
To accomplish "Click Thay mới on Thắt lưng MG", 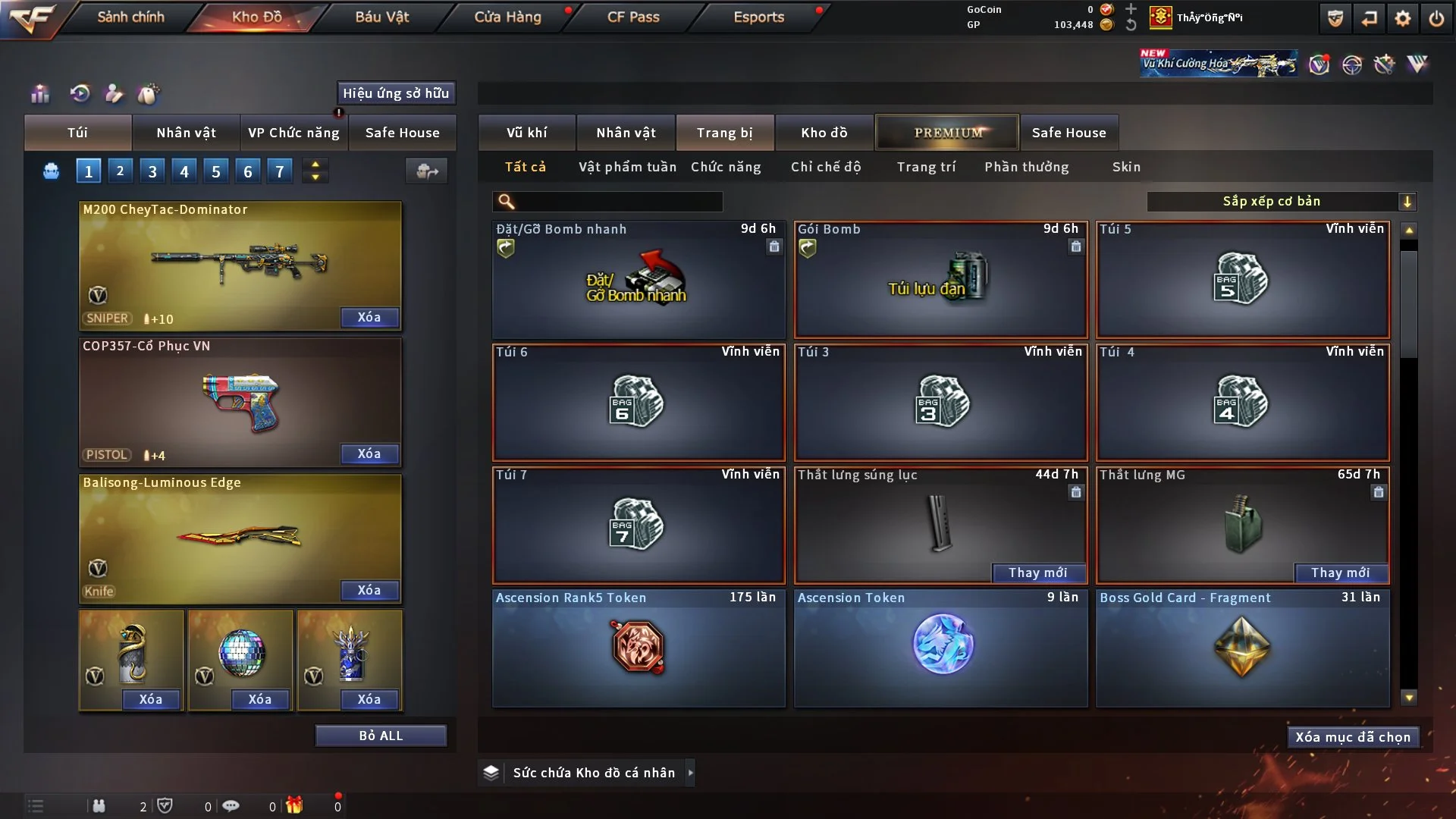I will [x=1340, y=573].
